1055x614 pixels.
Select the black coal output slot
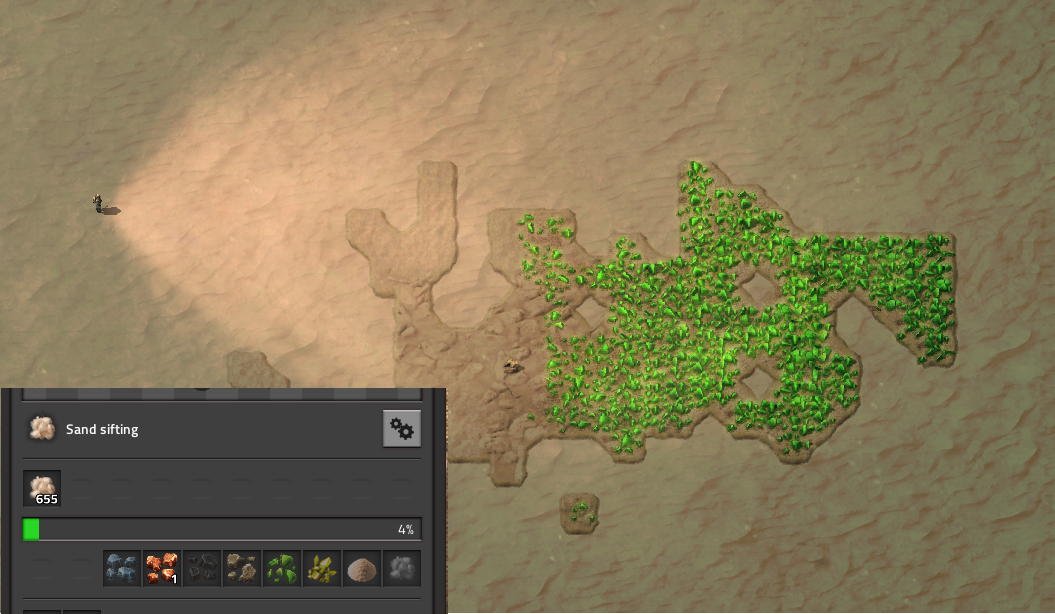click(x=202, y=568)
